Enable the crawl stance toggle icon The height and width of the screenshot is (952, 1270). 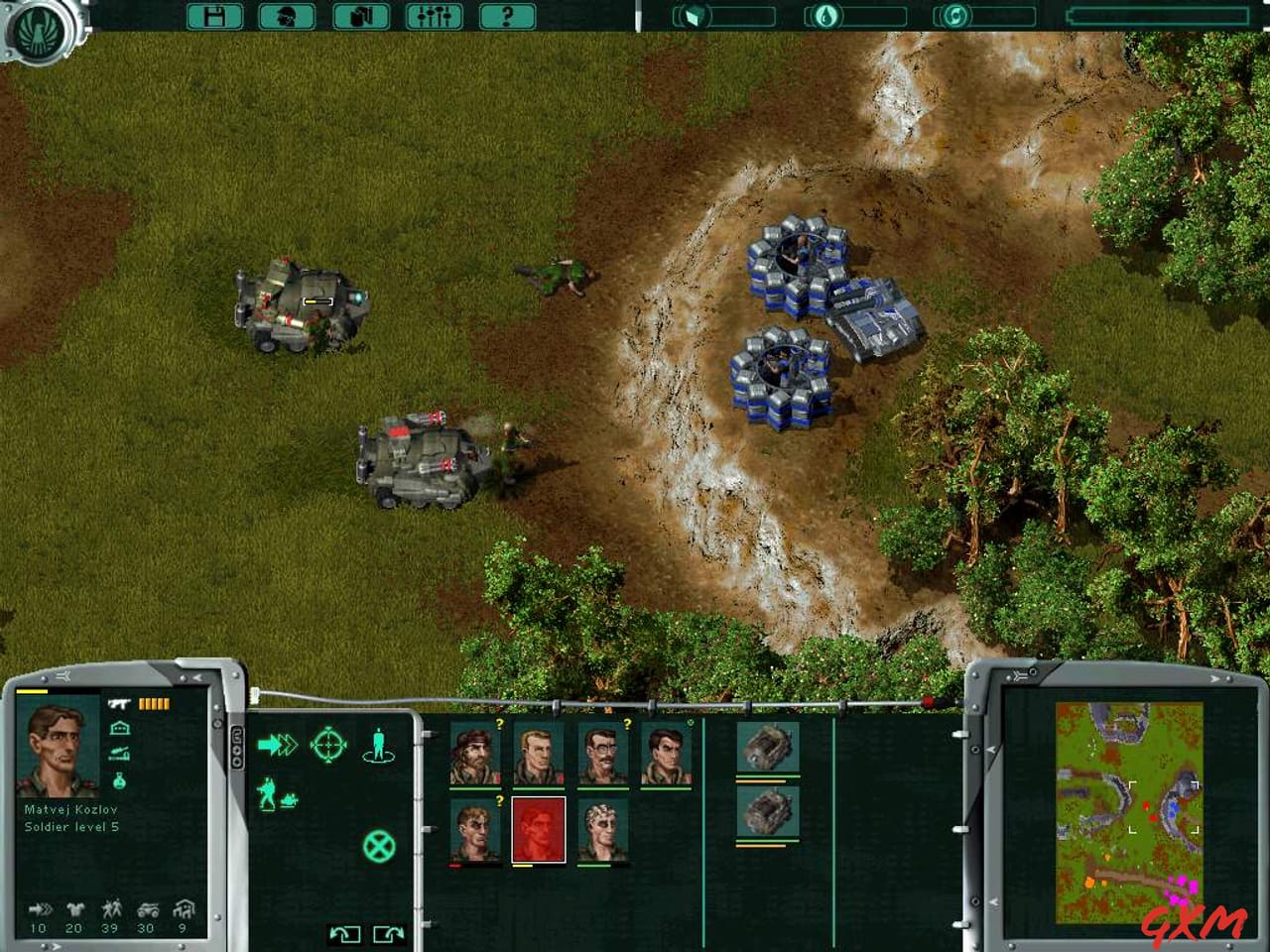point(290,798)
